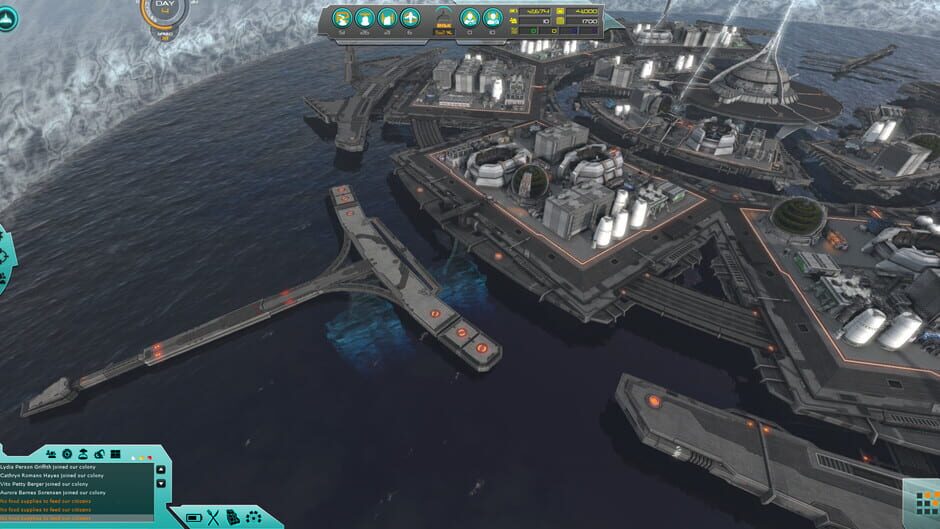Open the circle of dots icon in bottom toolbar
This screenshot has width=940, height=529.
[x=253, y=517]
